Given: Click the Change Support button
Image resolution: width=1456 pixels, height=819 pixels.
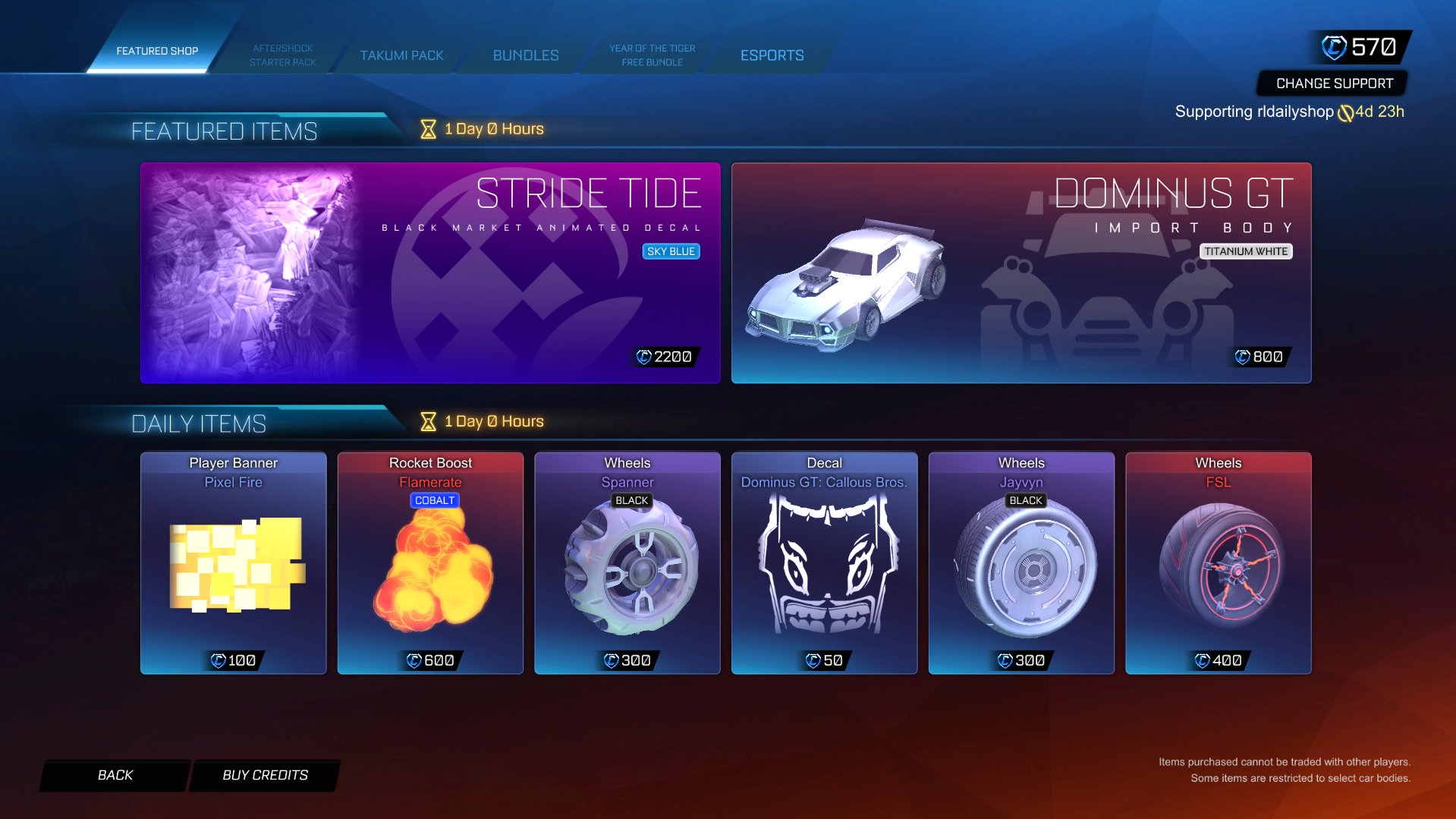Looking at the screenshot, I should (x=1335, y=83).
